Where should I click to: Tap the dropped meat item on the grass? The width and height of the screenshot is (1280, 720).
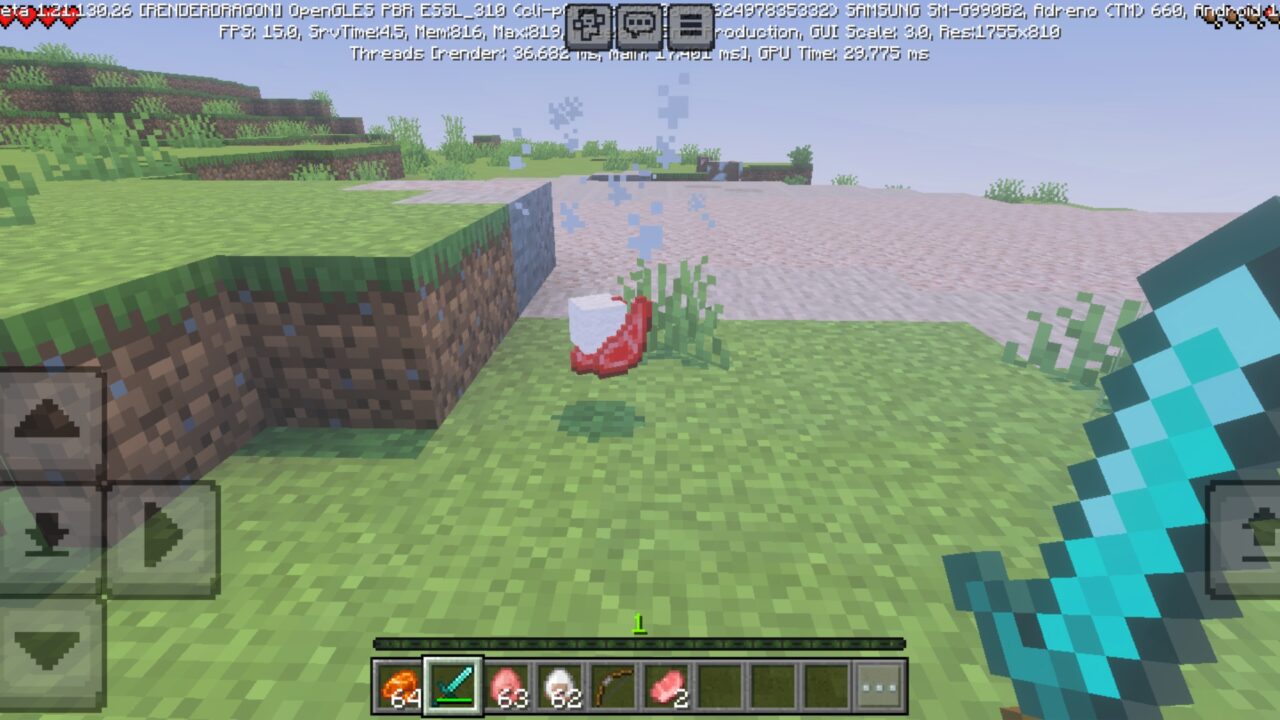610,335
